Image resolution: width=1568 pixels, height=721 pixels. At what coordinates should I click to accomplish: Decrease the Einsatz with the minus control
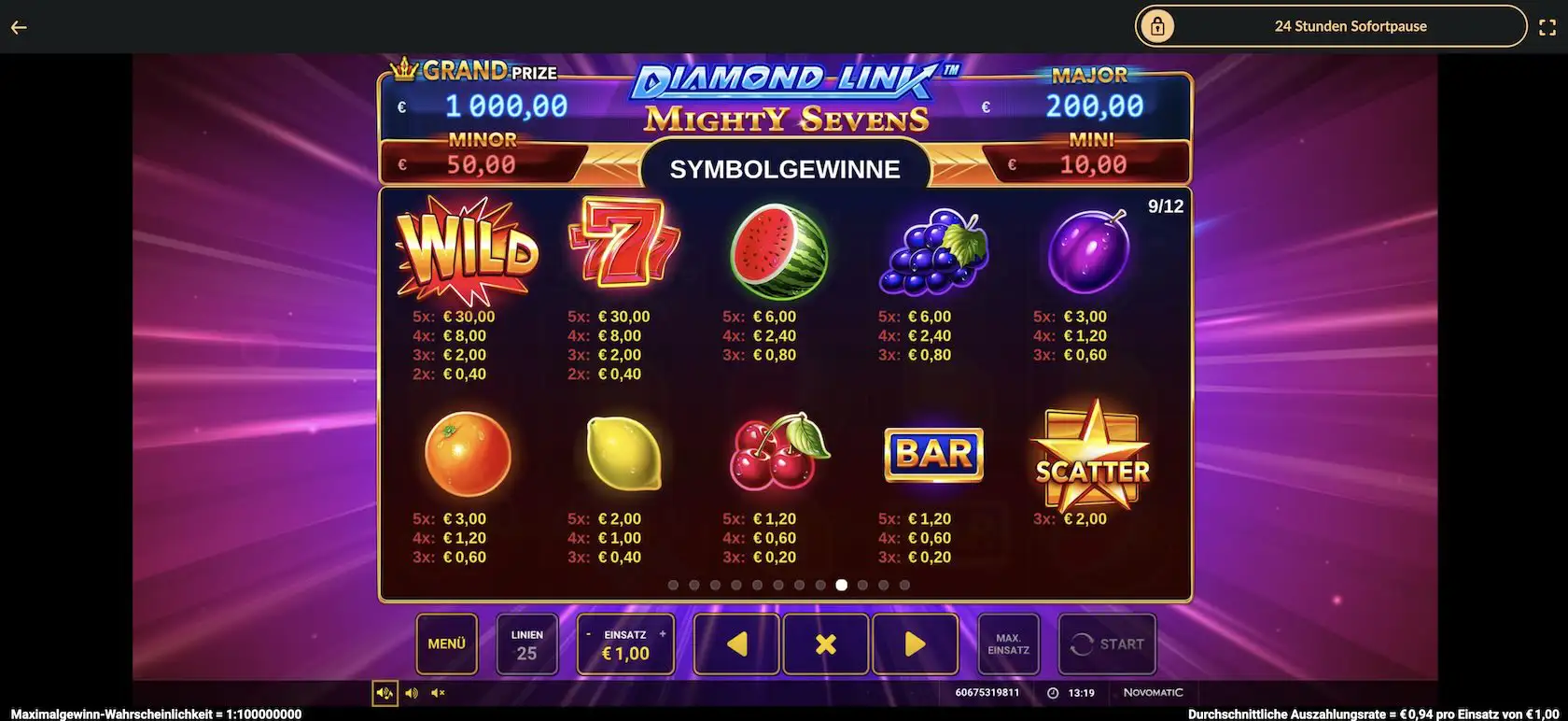click(x=588, y=632)
